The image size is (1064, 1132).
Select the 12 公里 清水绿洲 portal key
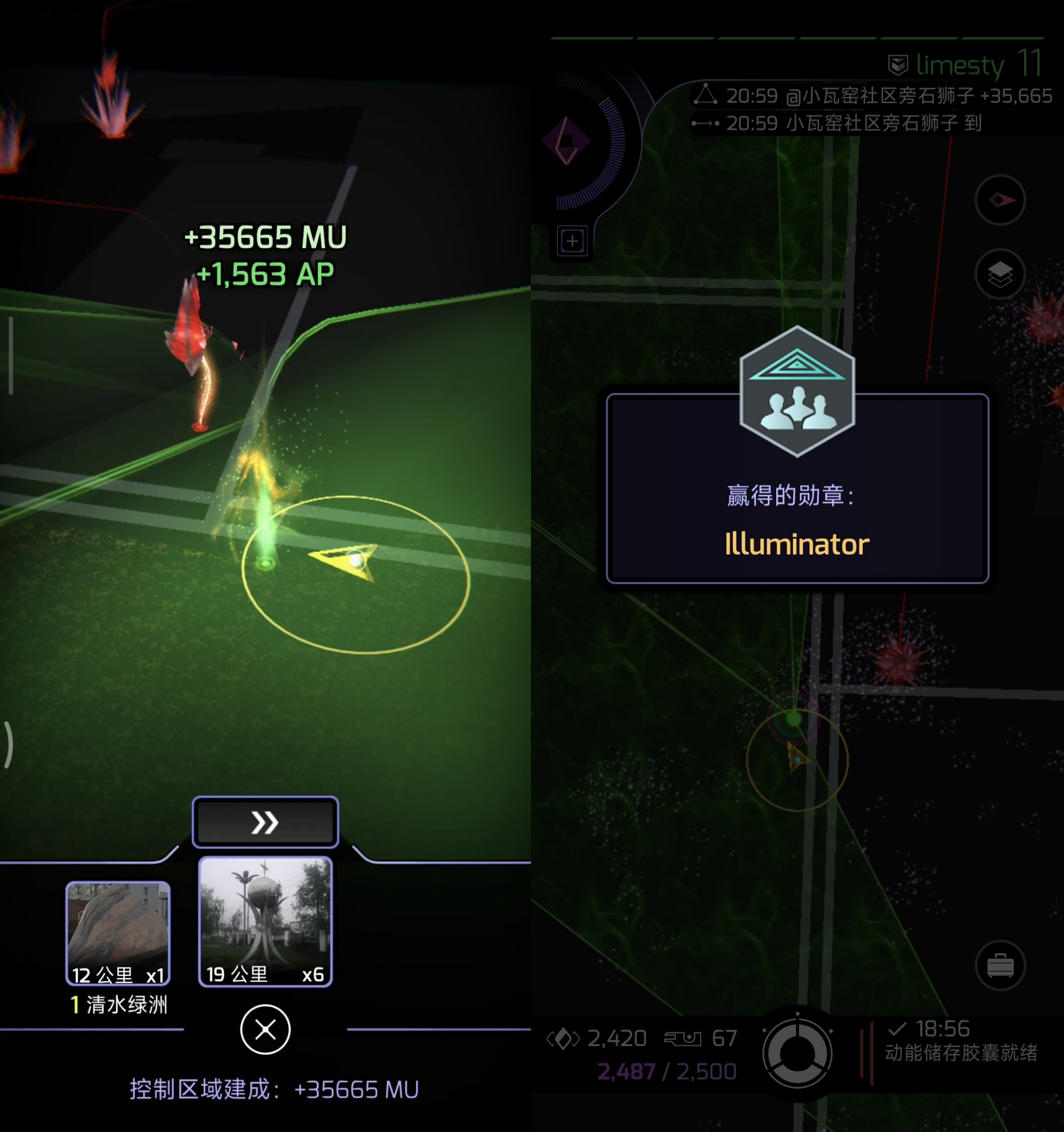(x=118, y=933)
